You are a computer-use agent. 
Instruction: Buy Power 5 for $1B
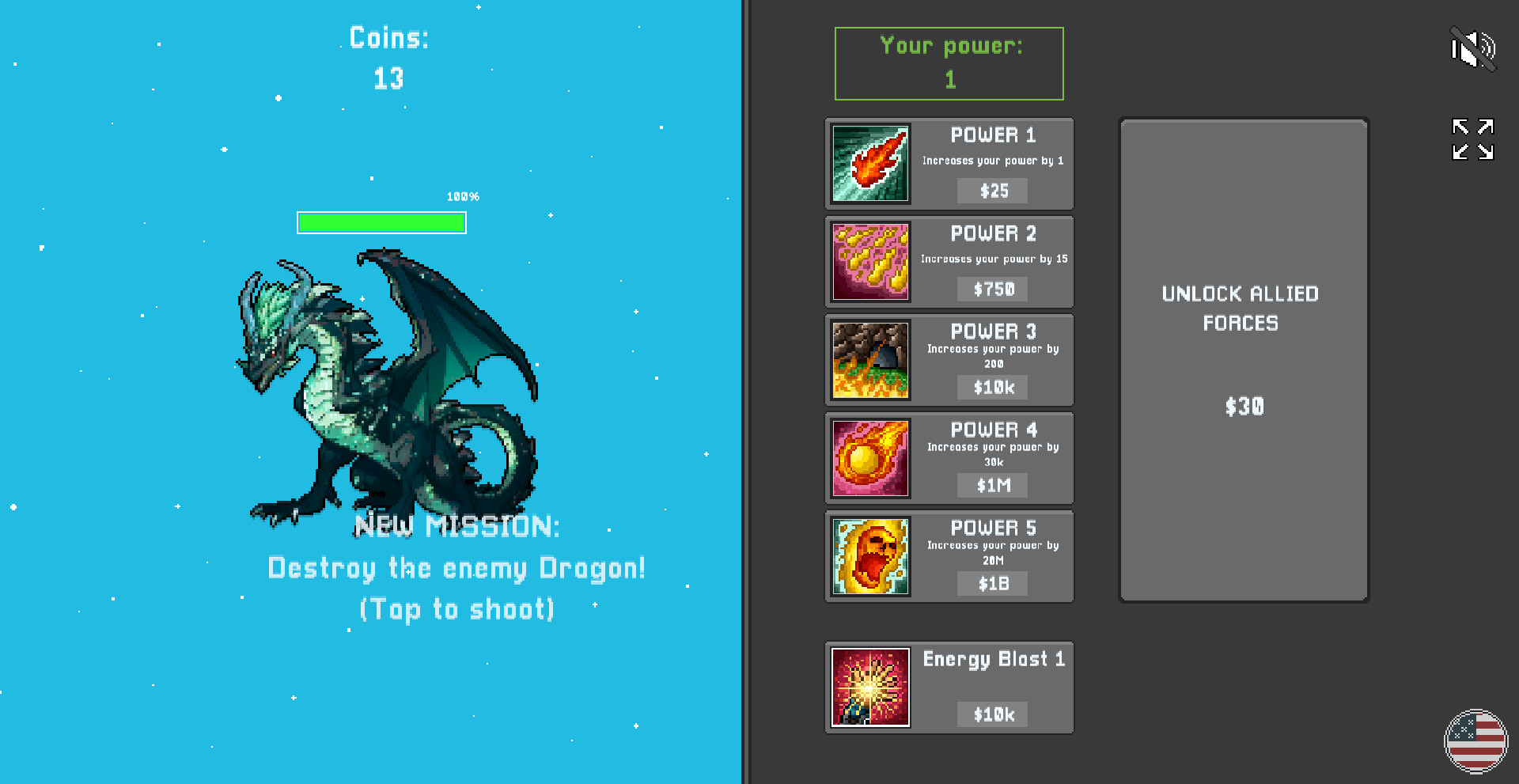(x=992, y=584)
